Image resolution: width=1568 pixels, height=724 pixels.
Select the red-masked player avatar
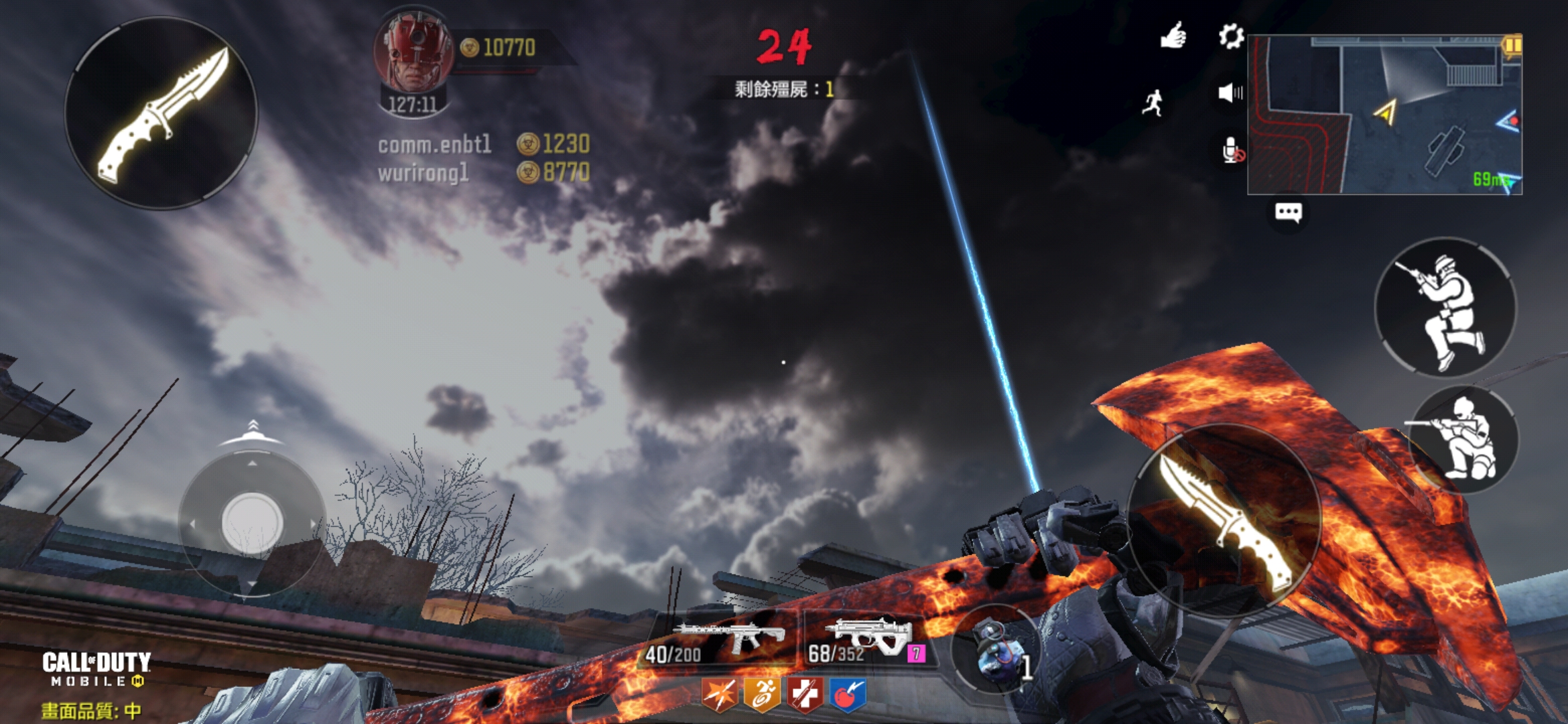pos(414,54)
